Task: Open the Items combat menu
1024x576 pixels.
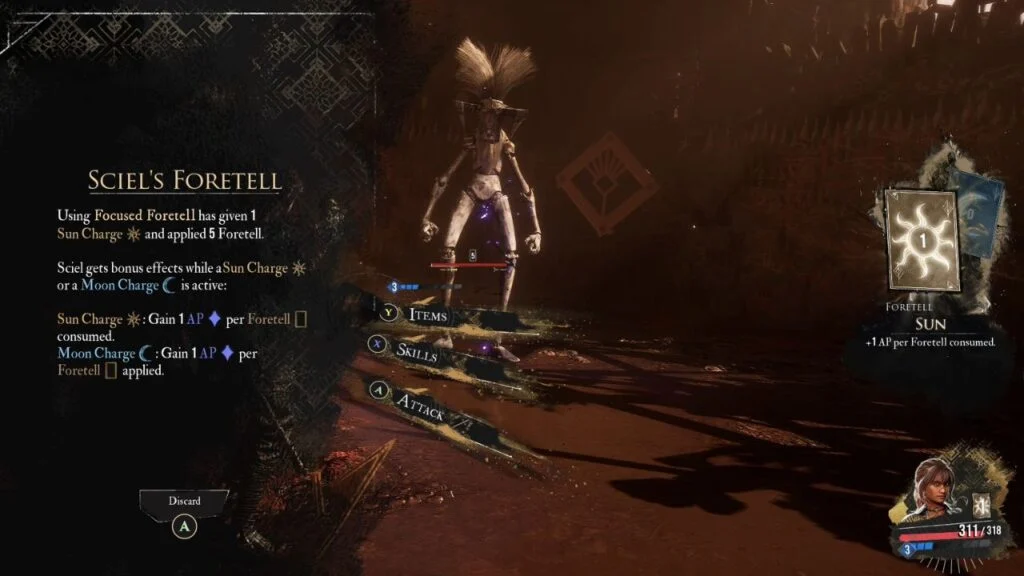Action: (427, 316)
